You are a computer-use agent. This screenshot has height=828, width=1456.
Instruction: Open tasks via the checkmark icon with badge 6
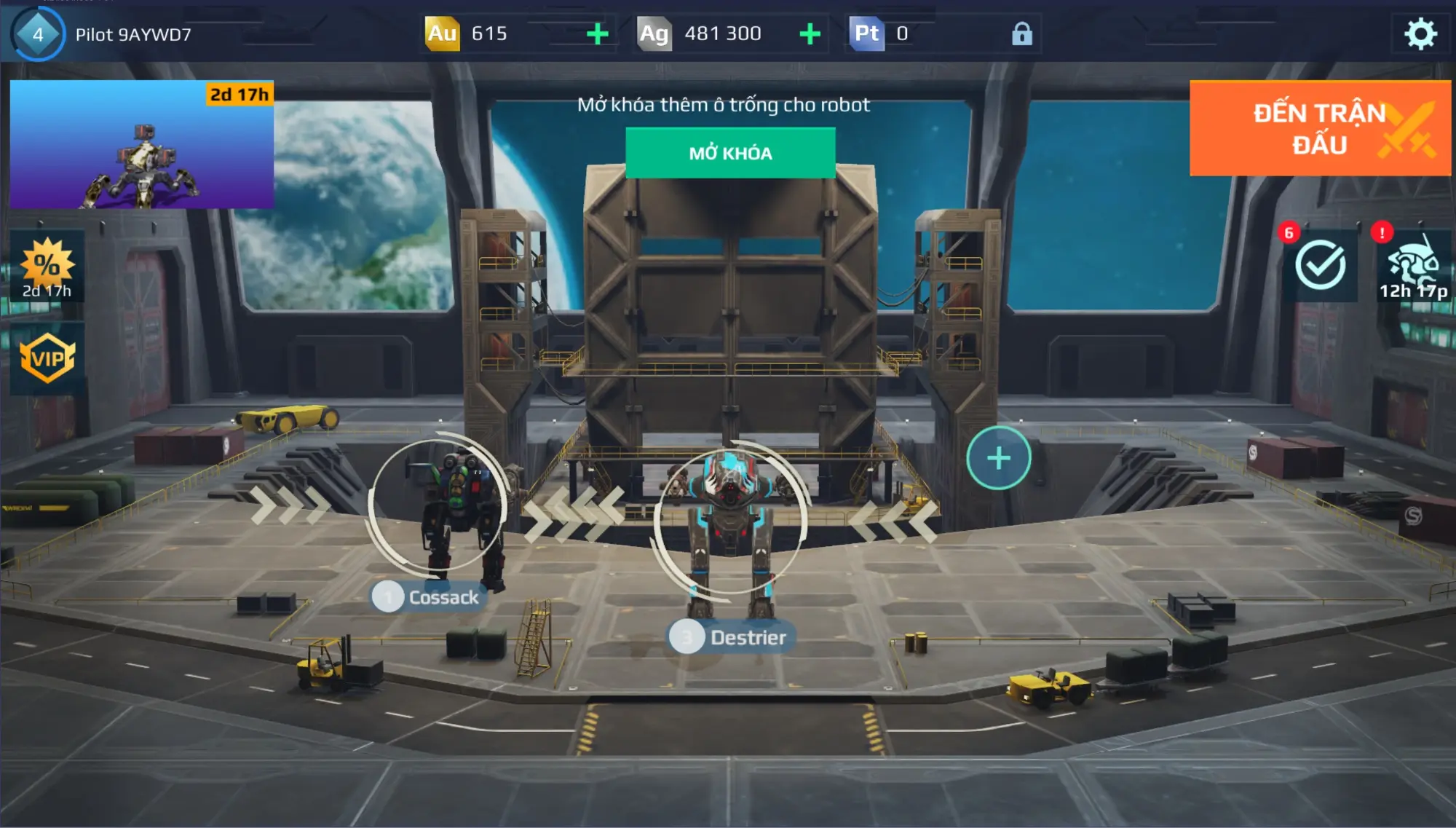click(x=1321, y=264)
